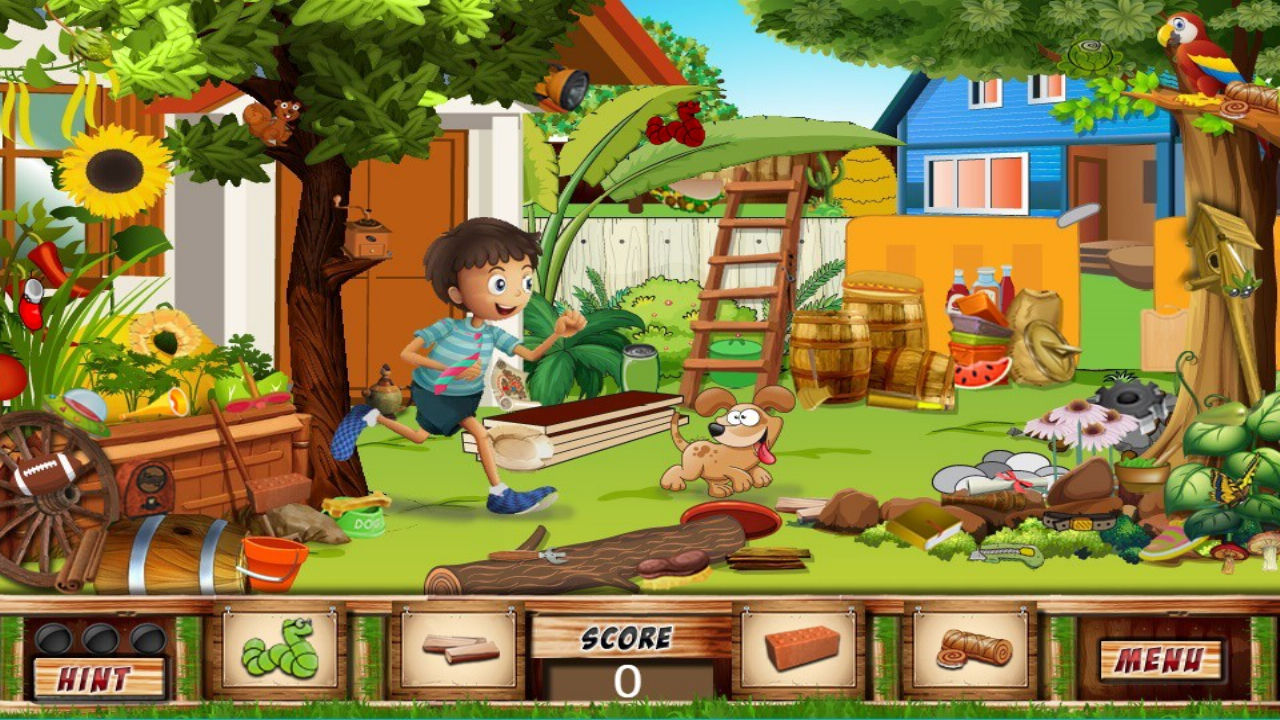This screenshot has height=720, width=1280.
Task: Click the Score display panel
Action: [628, 650]
